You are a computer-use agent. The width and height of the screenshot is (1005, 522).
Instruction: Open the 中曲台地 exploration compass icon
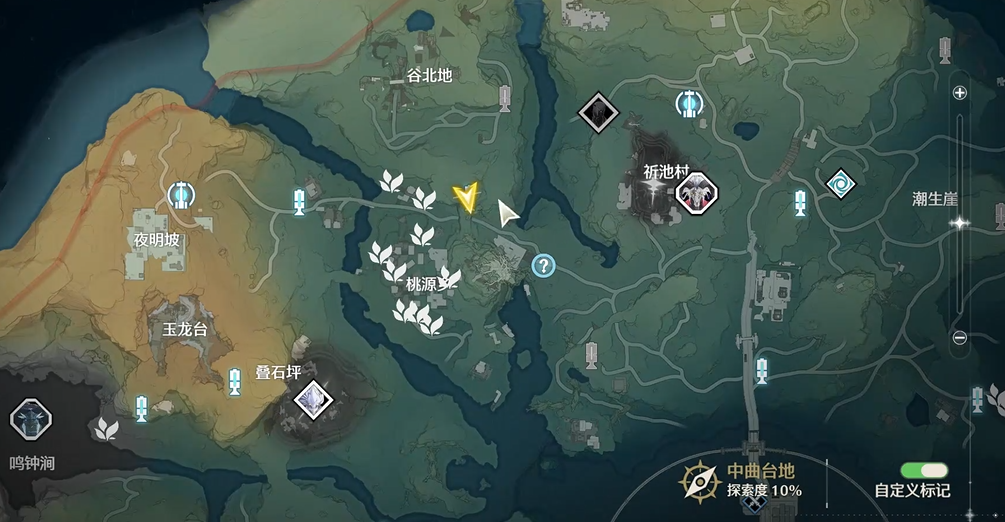tap(699, 481)
